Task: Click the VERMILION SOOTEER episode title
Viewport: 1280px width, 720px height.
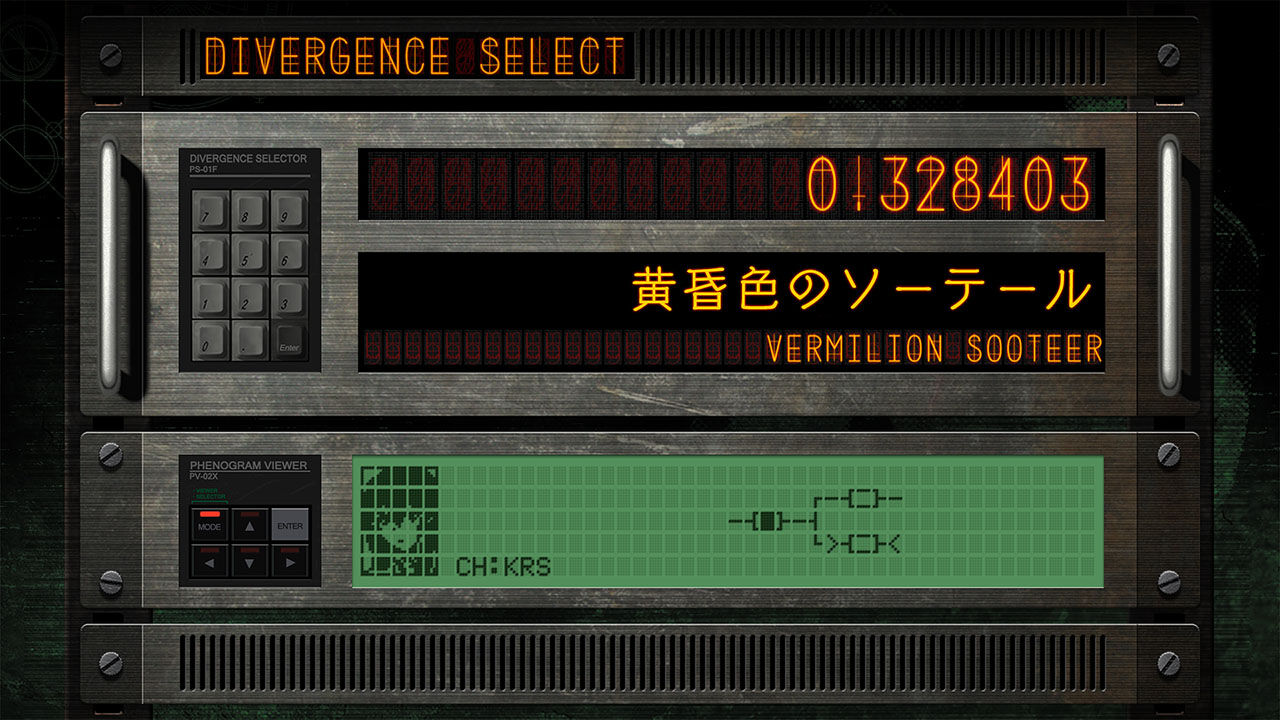Action: point(935,348)
